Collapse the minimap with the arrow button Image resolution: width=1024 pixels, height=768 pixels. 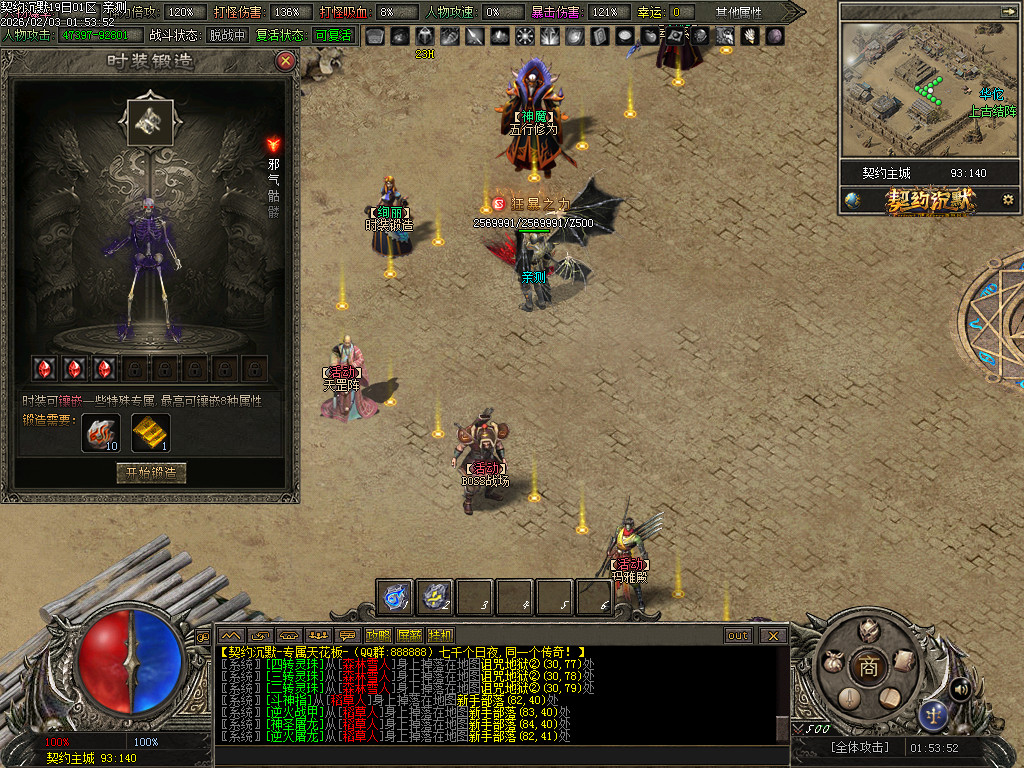click(x=1007, y=11)
